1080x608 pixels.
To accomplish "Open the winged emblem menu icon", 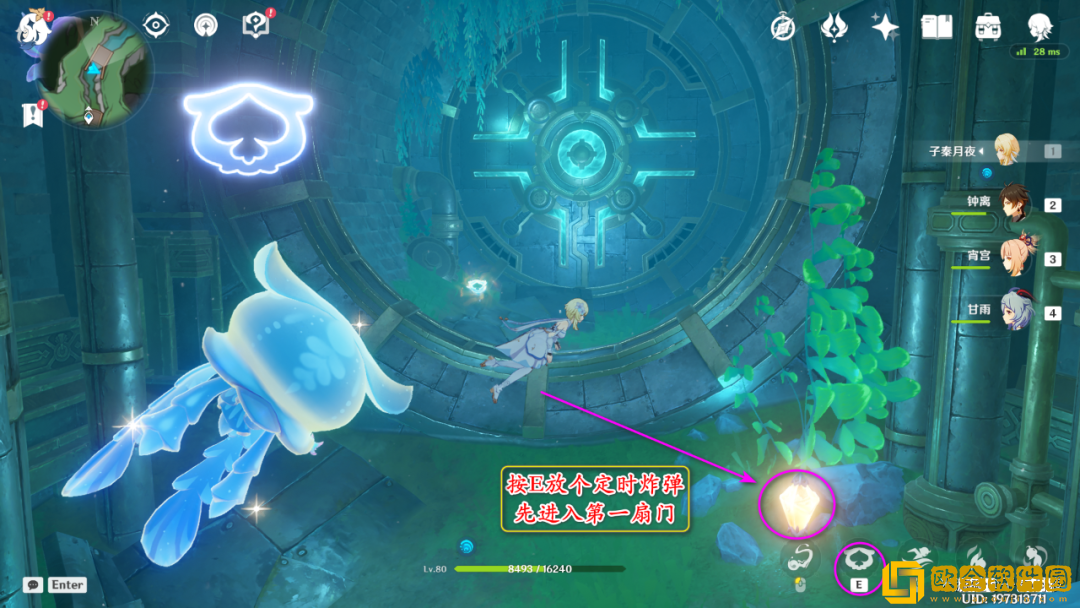I will [x=834, y=27].
